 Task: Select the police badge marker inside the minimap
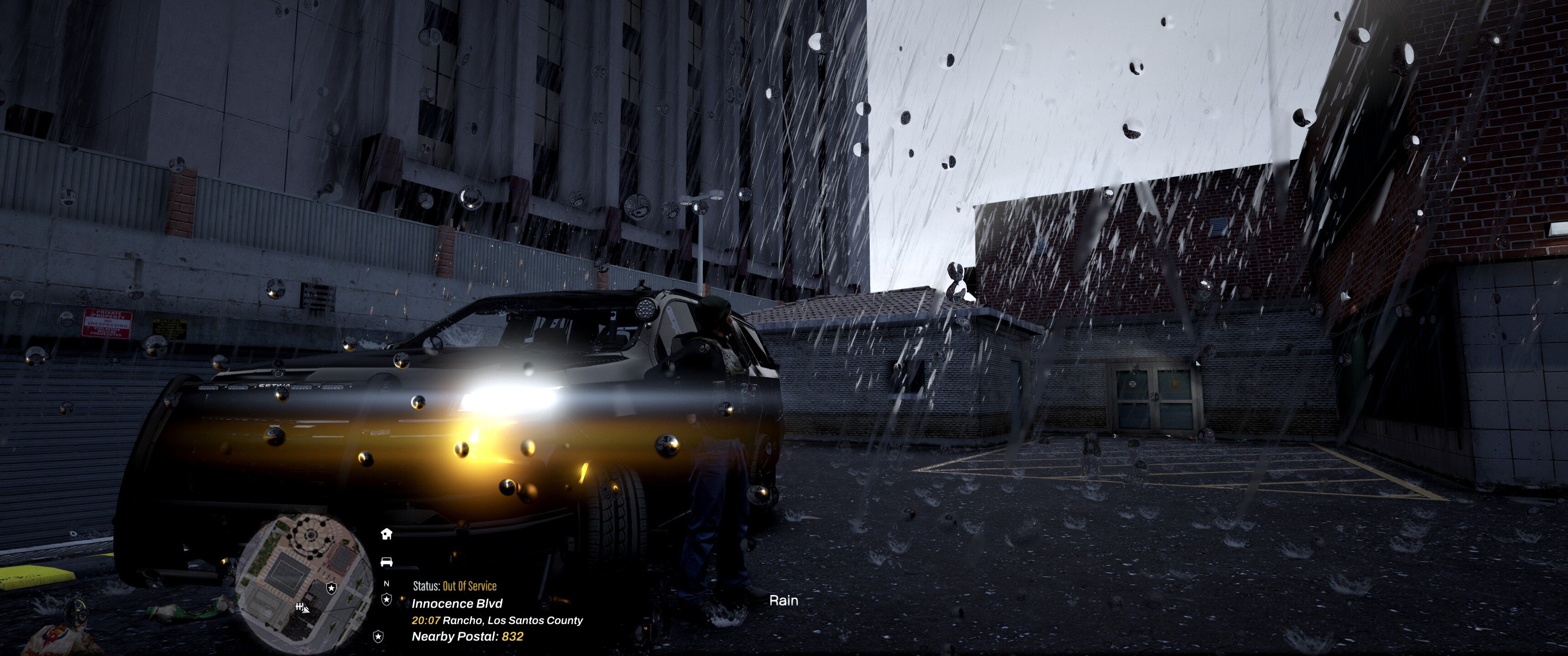coord(331,588)
